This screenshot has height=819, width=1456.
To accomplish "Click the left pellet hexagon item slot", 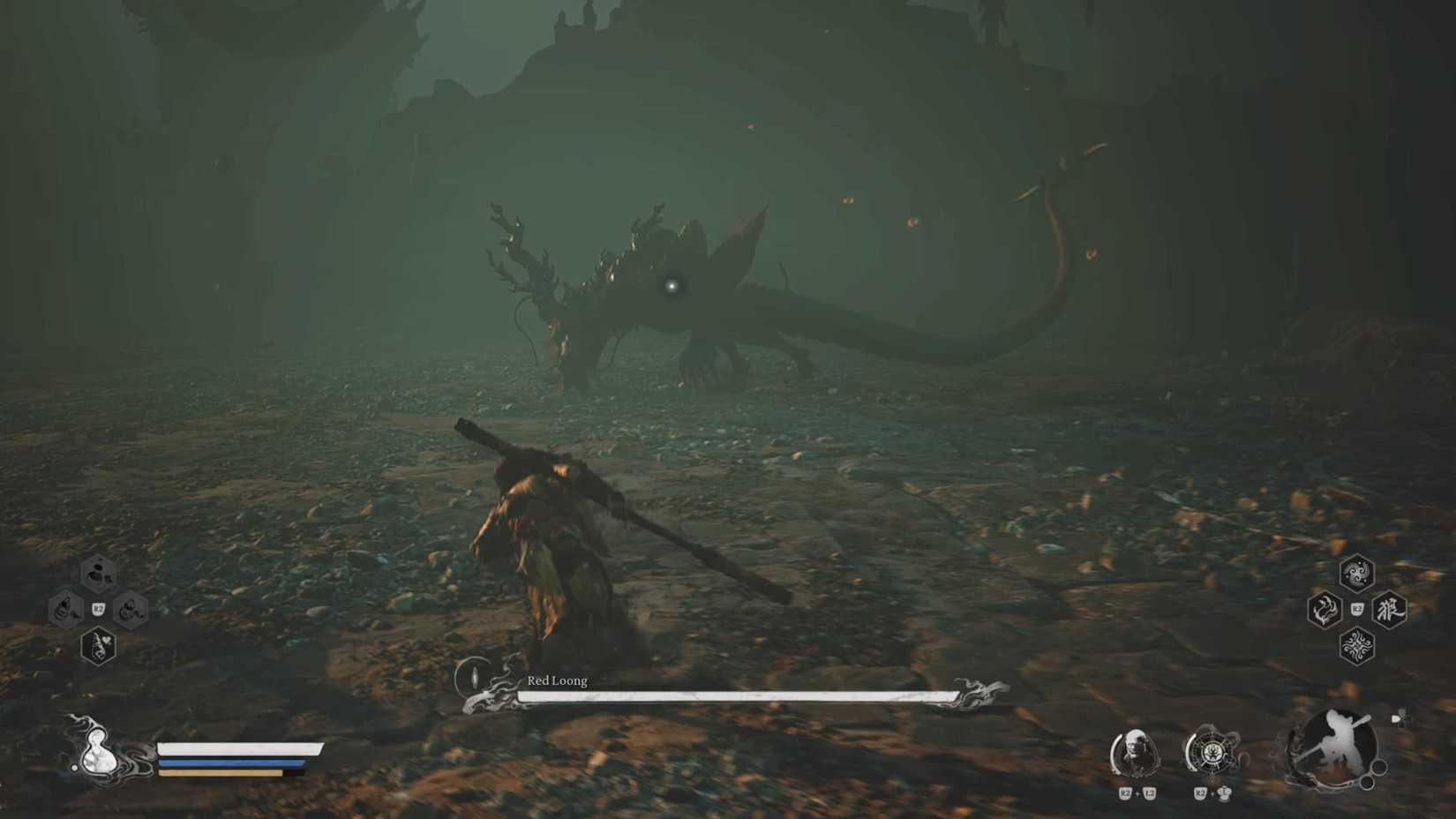I will pyautogui.click(x=65, y=609).
